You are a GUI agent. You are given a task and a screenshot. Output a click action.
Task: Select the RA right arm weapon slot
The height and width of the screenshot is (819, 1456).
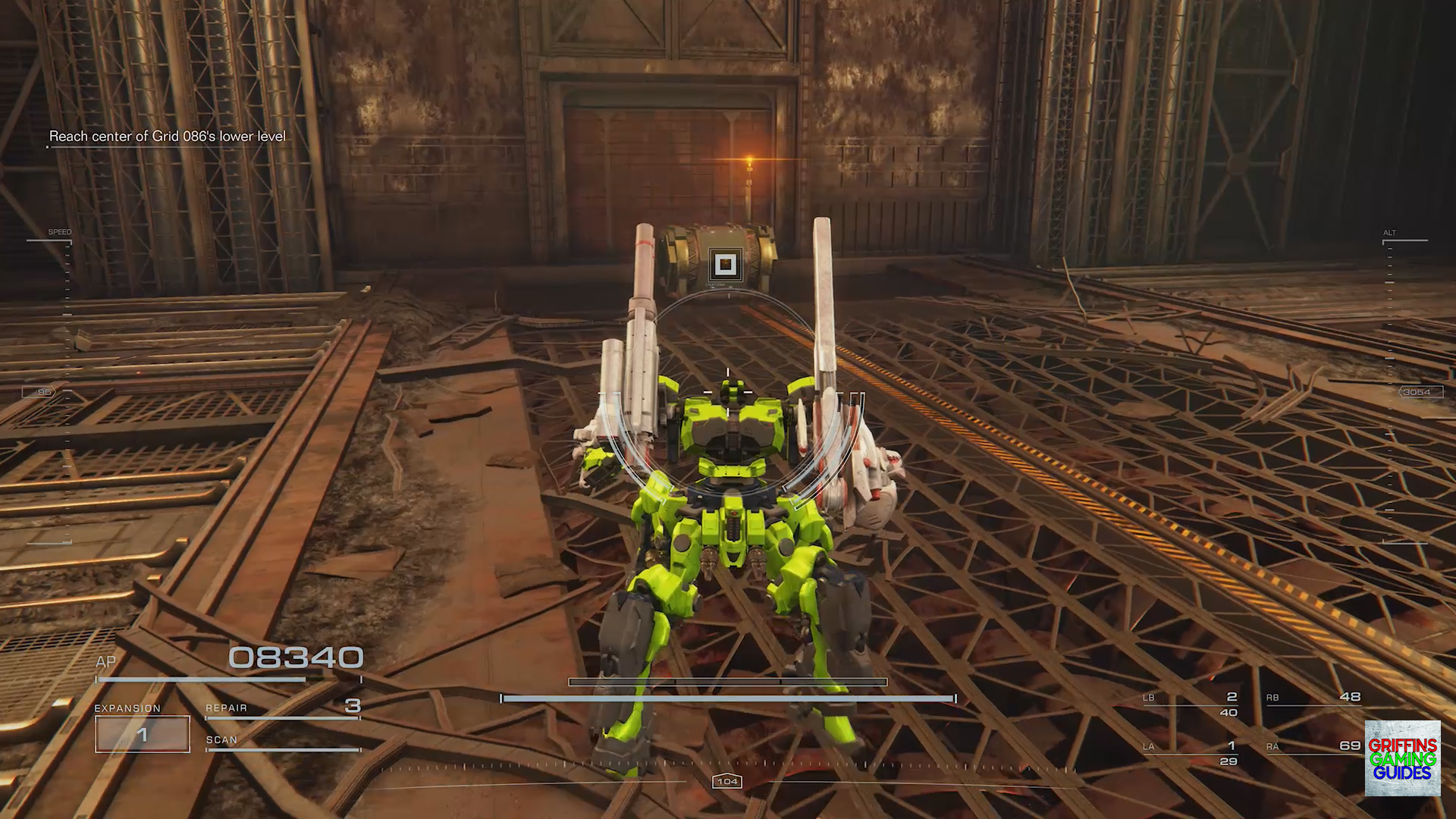point(1313,747)
